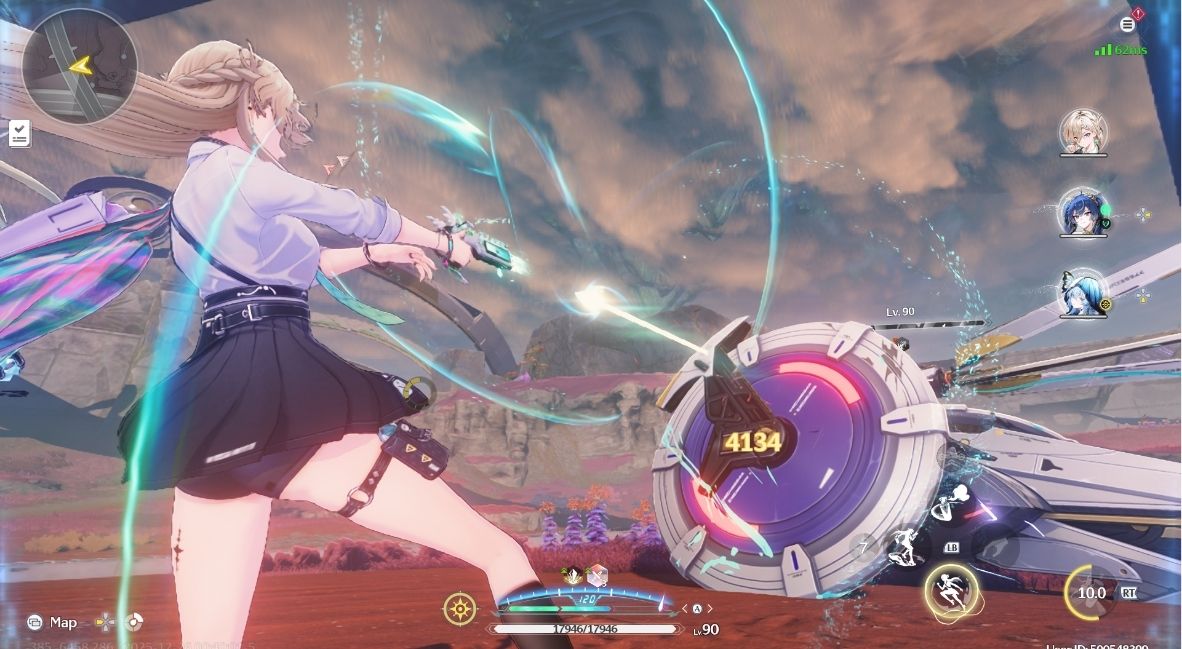Switch to the dark blue-haired party member
This screenshot has width=1182, height=649.
click(1083, 212)
